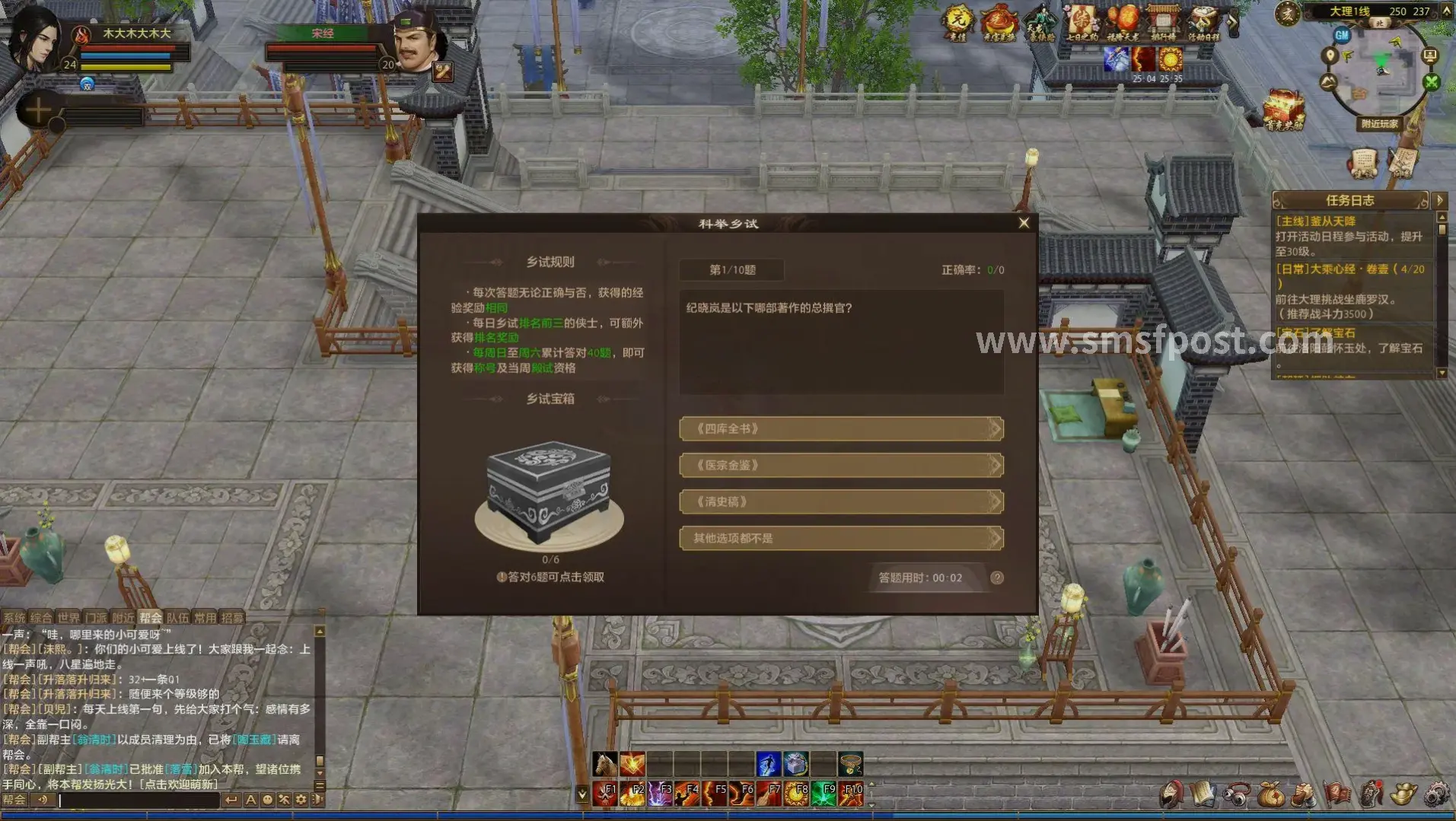Pick the answer《清史稿》
This screenshot has width=1456, height=821.
[x=840, y=502]
